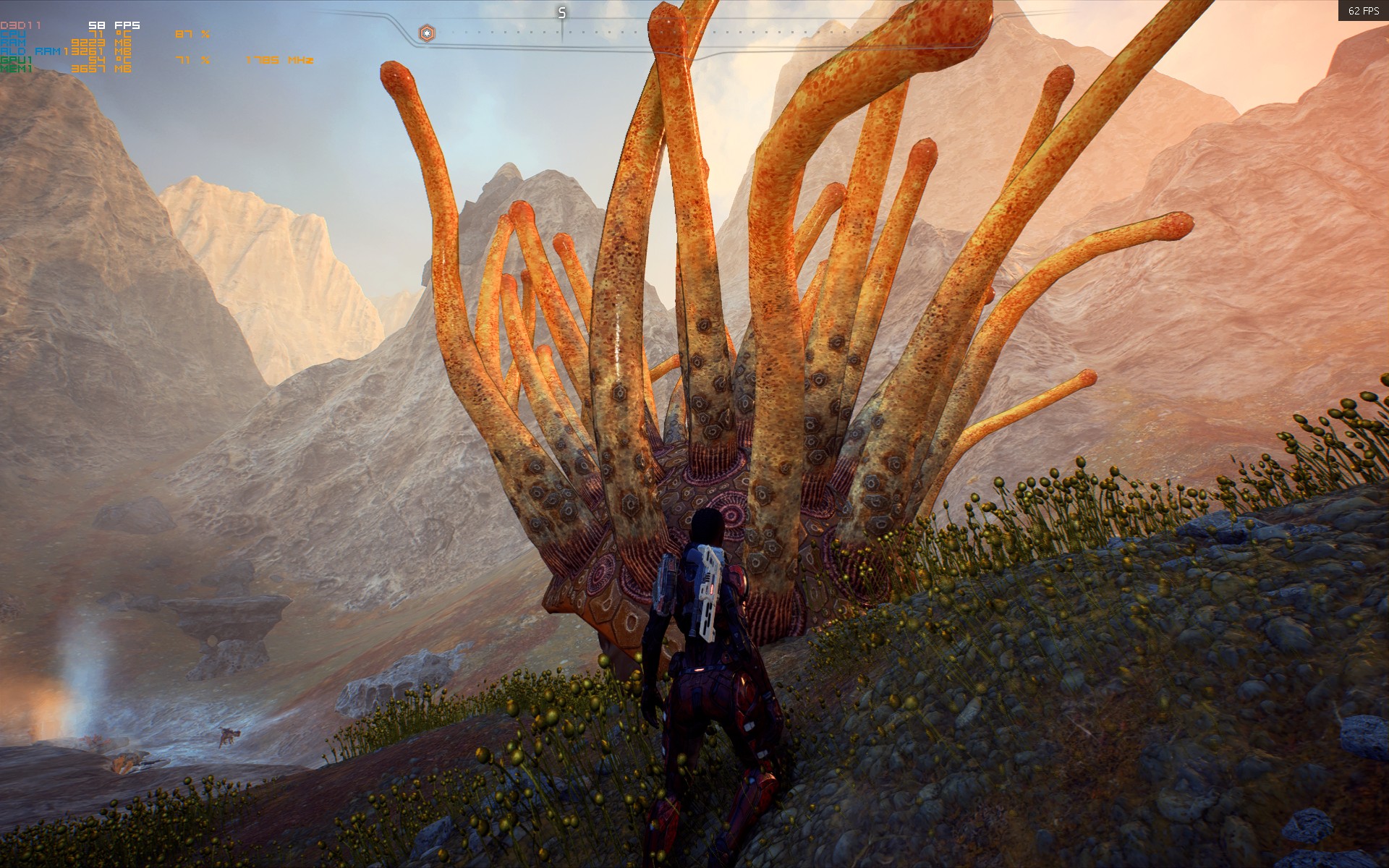The image size is (1389, 868).
Task: Click the D3D11 API label in the overlay
Action: click(x=20, y=24)
